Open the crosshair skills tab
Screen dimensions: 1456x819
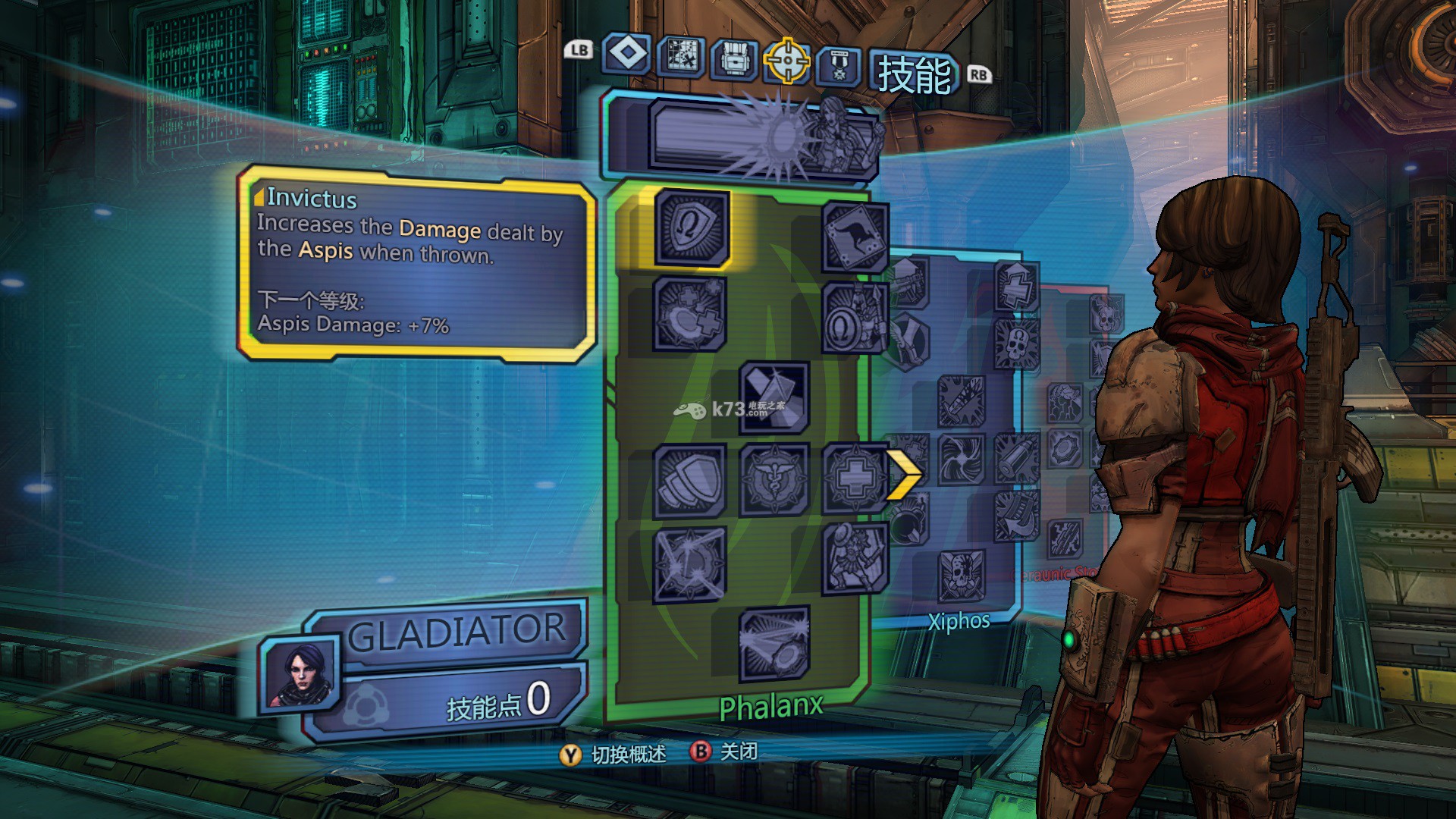click(786, 60)
